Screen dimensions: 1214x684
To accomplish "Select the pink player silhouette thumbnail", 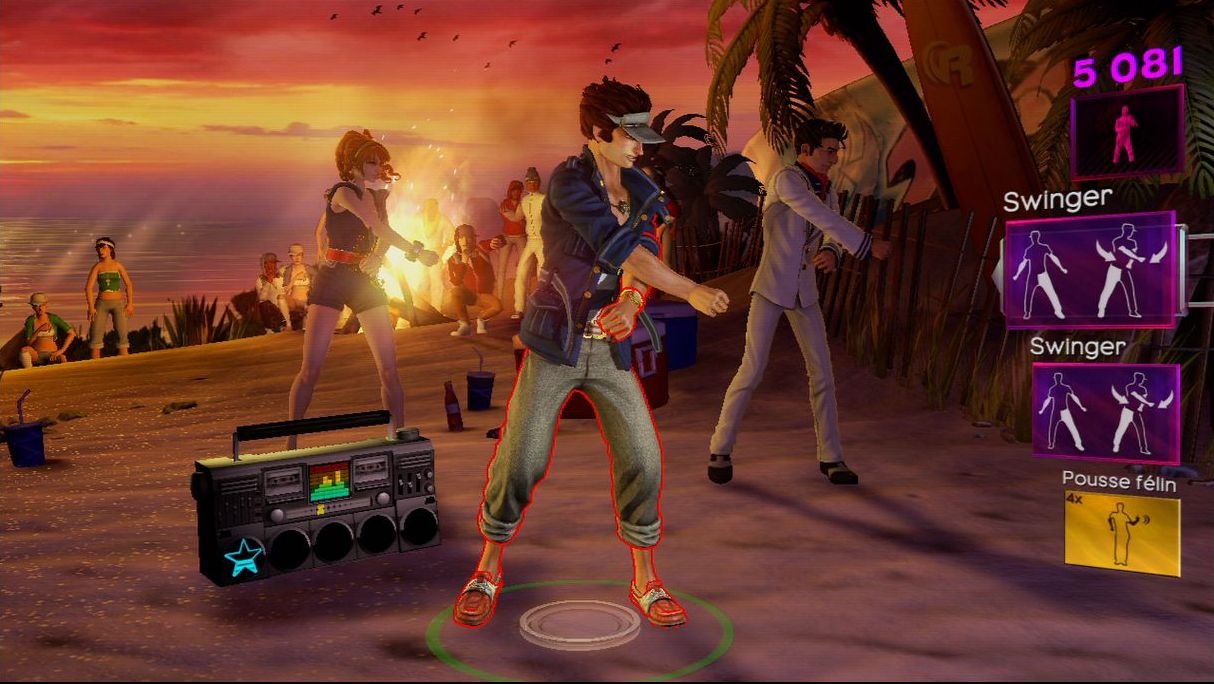I will (1127, 131).
